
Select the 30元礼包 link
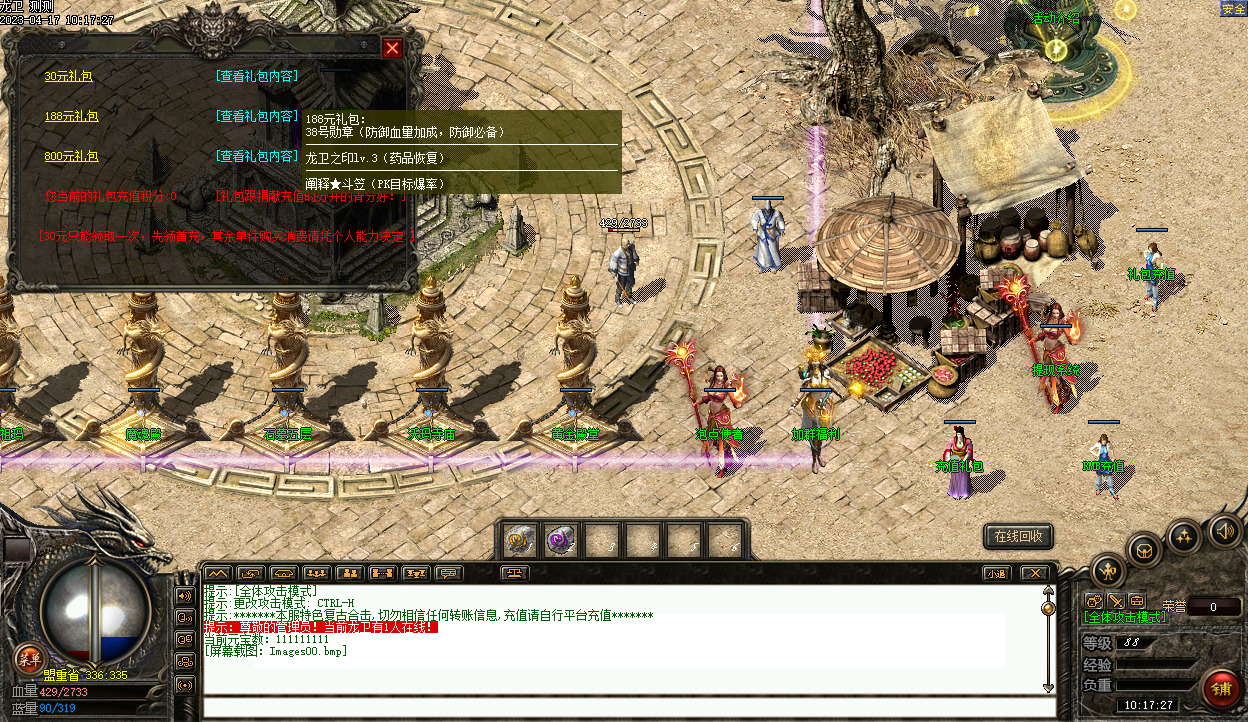pyautogui.click(x=68, y=76)
